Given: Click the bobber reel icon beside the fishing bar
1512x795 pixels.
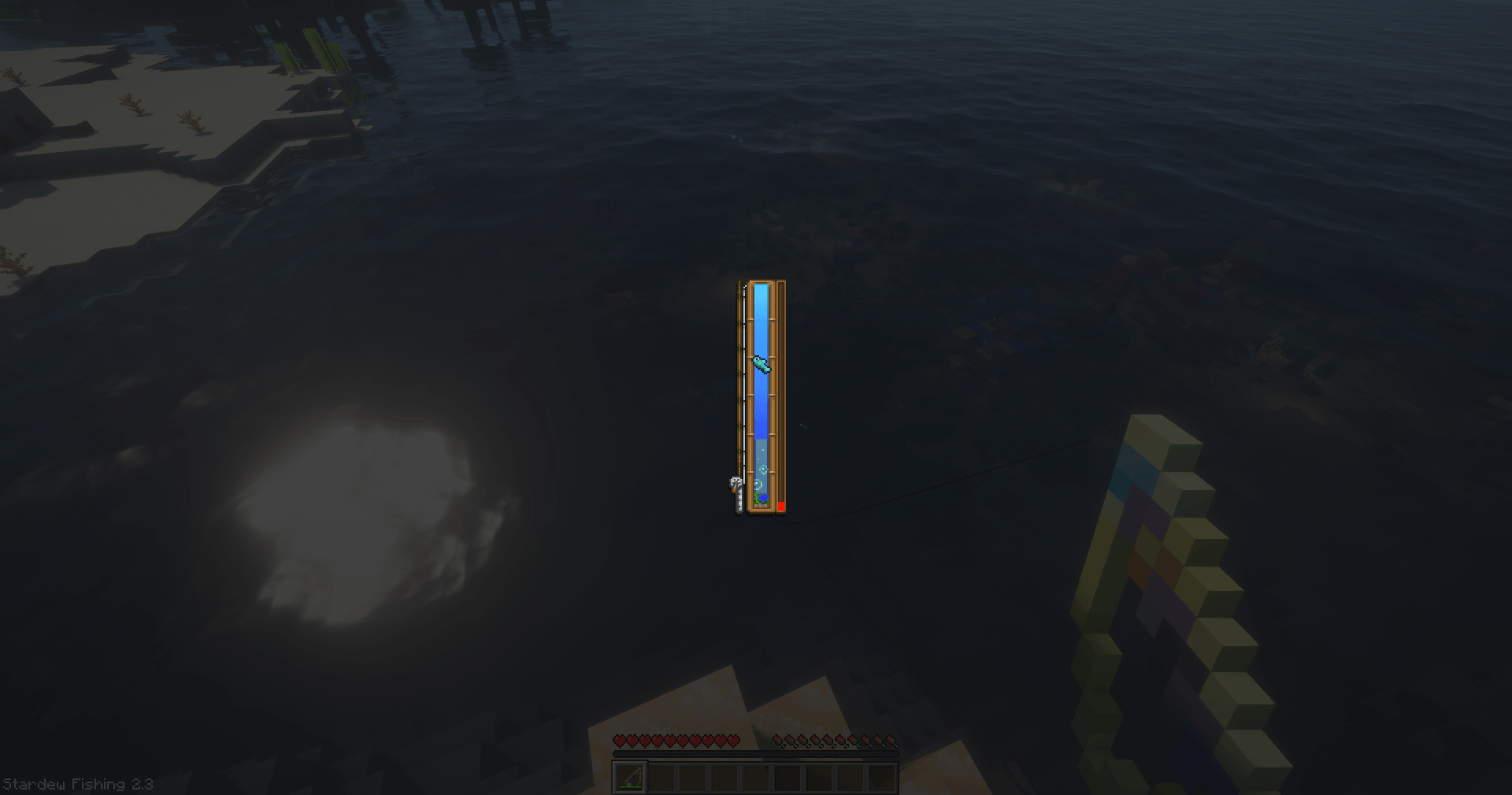Looking at the screenshot, I should click(x=735, y=483).
